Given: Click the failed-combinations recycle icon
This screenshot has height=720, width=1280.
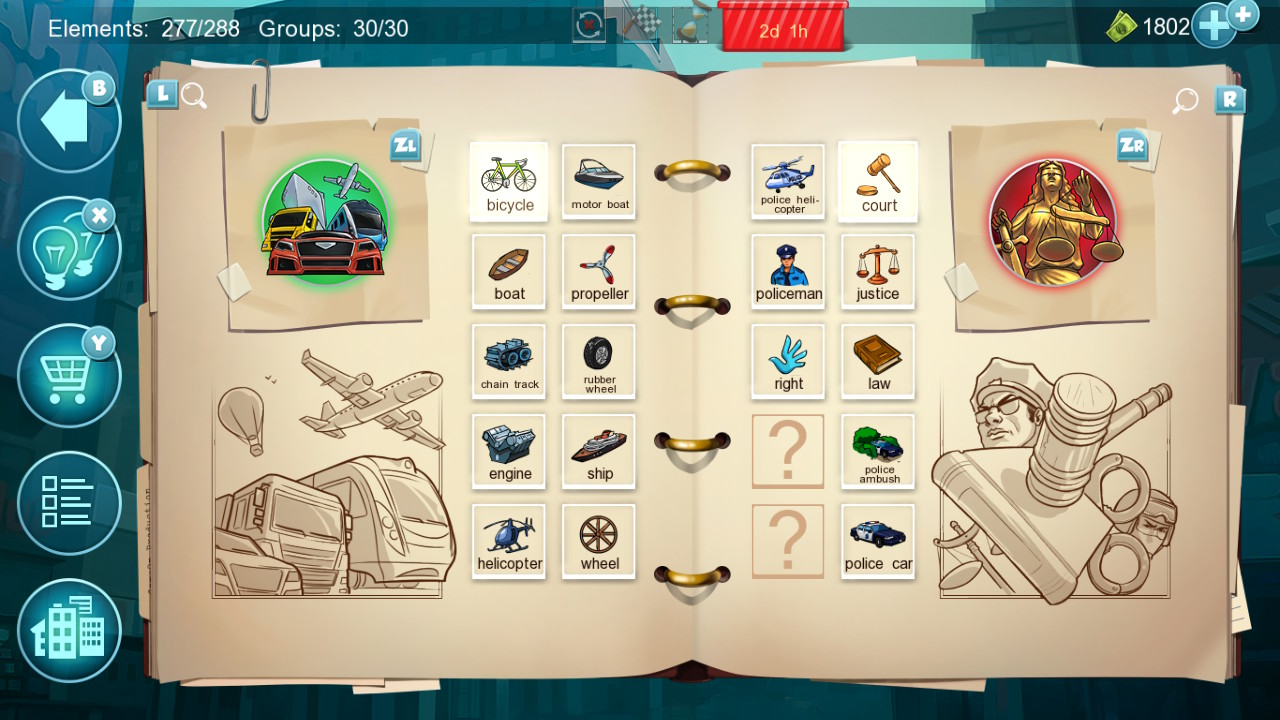Looking at the screenshot, I should [x=588, y=25].
